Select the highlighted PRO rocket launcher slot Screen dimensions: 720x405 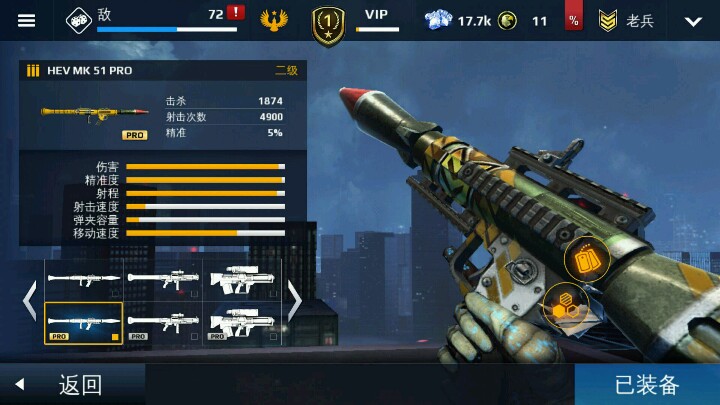click(84, 322)
